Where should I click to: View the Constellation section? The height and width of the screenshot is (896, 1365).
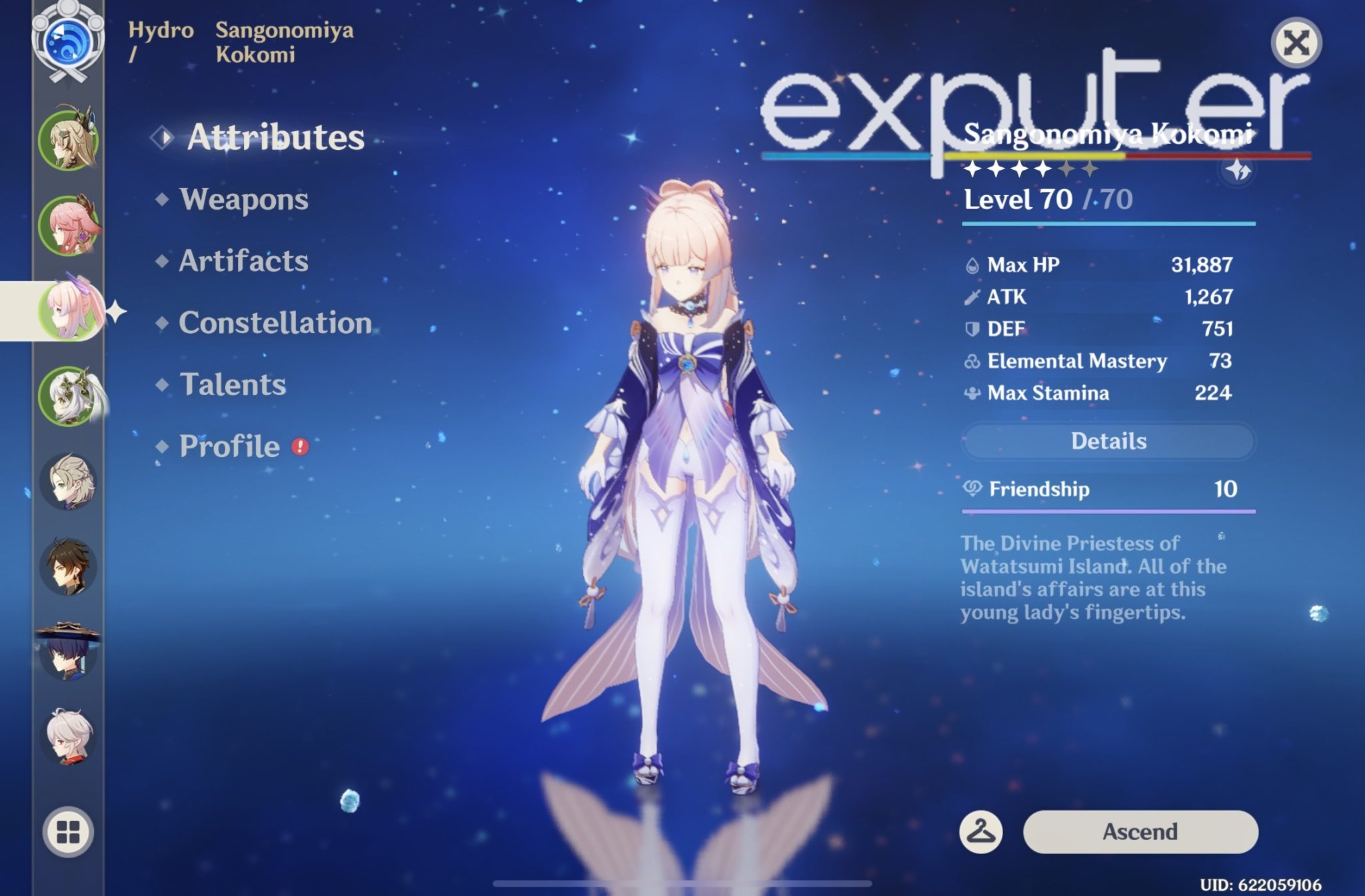(x=275, y=323)
